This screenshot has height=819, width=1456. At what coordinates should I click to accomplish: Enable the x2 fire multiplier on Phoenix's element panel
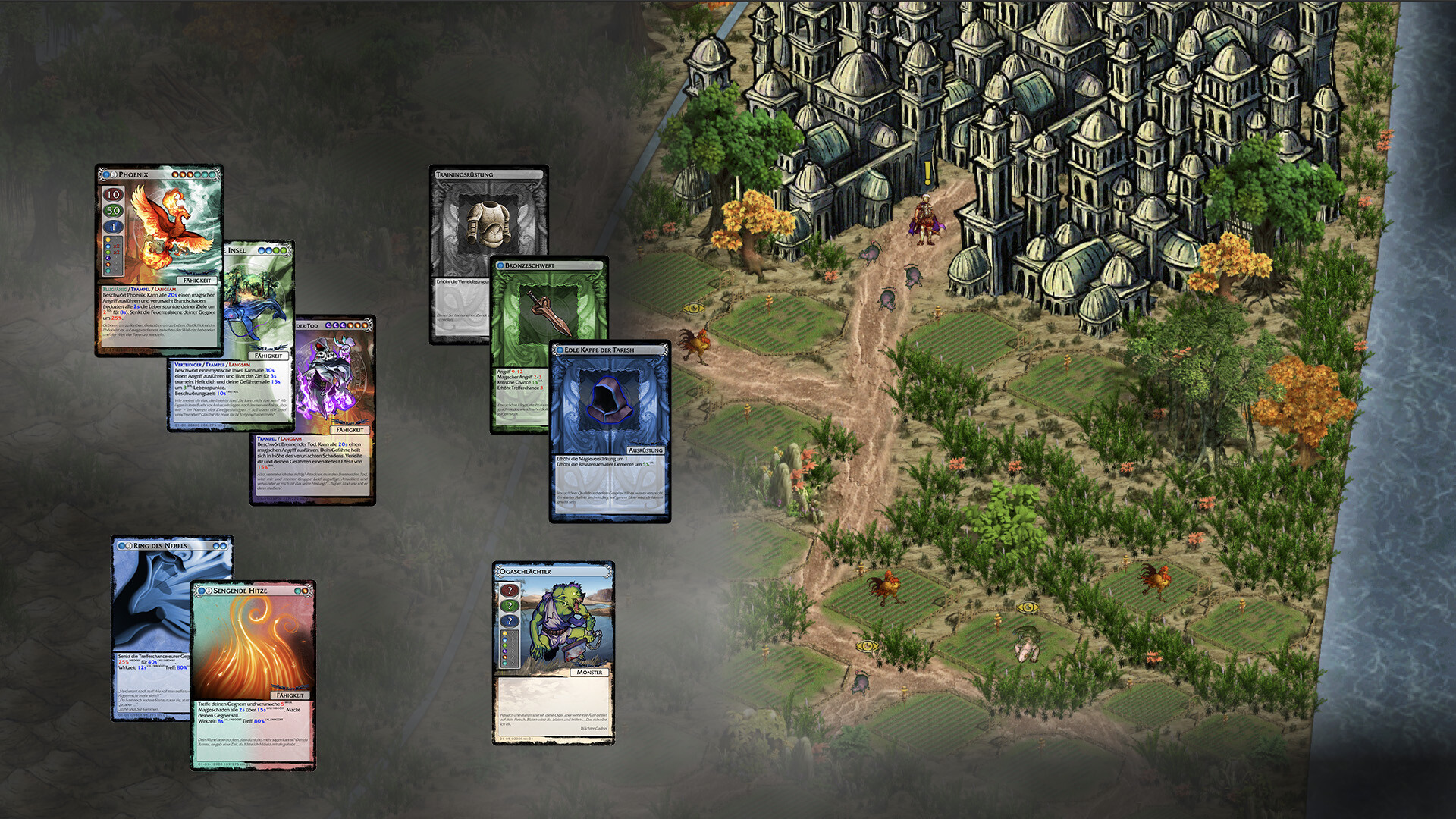coord(118,246)
